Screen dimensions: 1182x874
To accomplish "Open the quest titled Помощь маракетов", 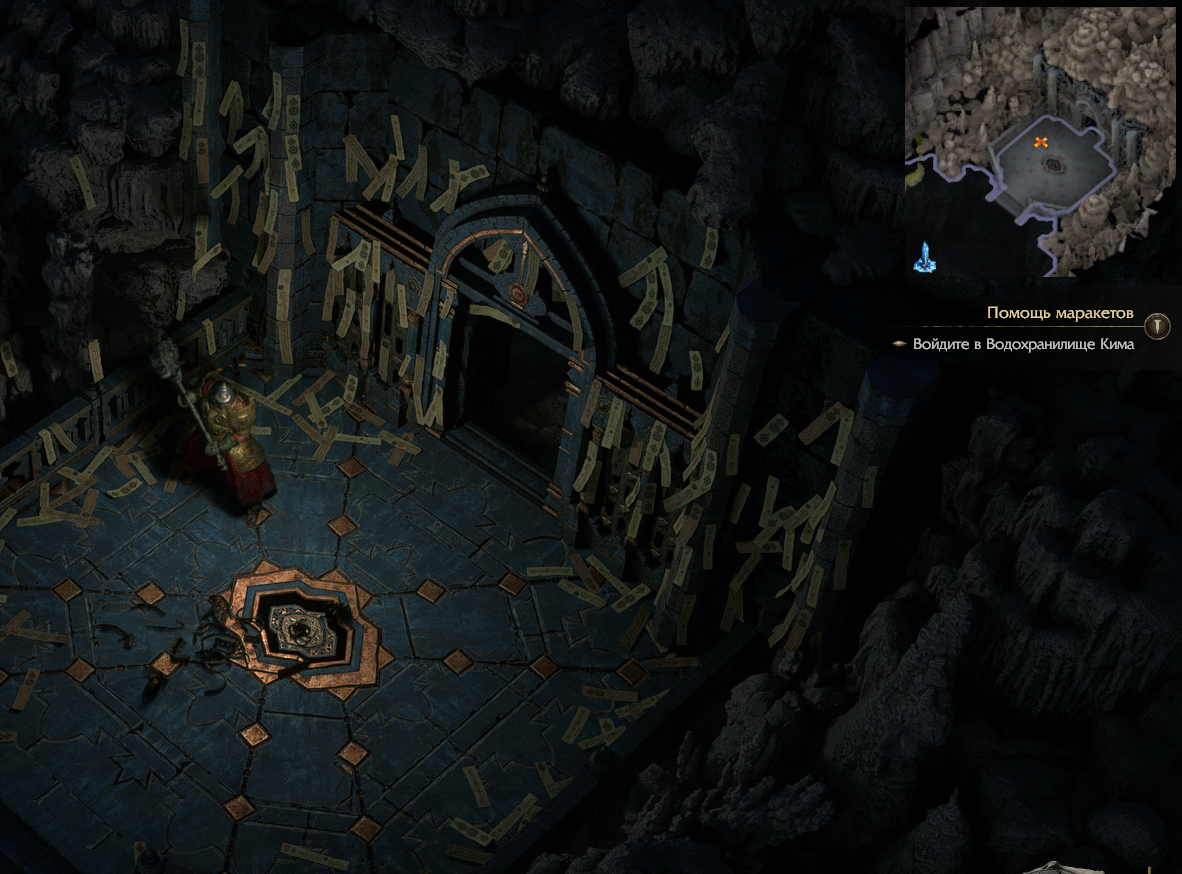I will 1060,313.
